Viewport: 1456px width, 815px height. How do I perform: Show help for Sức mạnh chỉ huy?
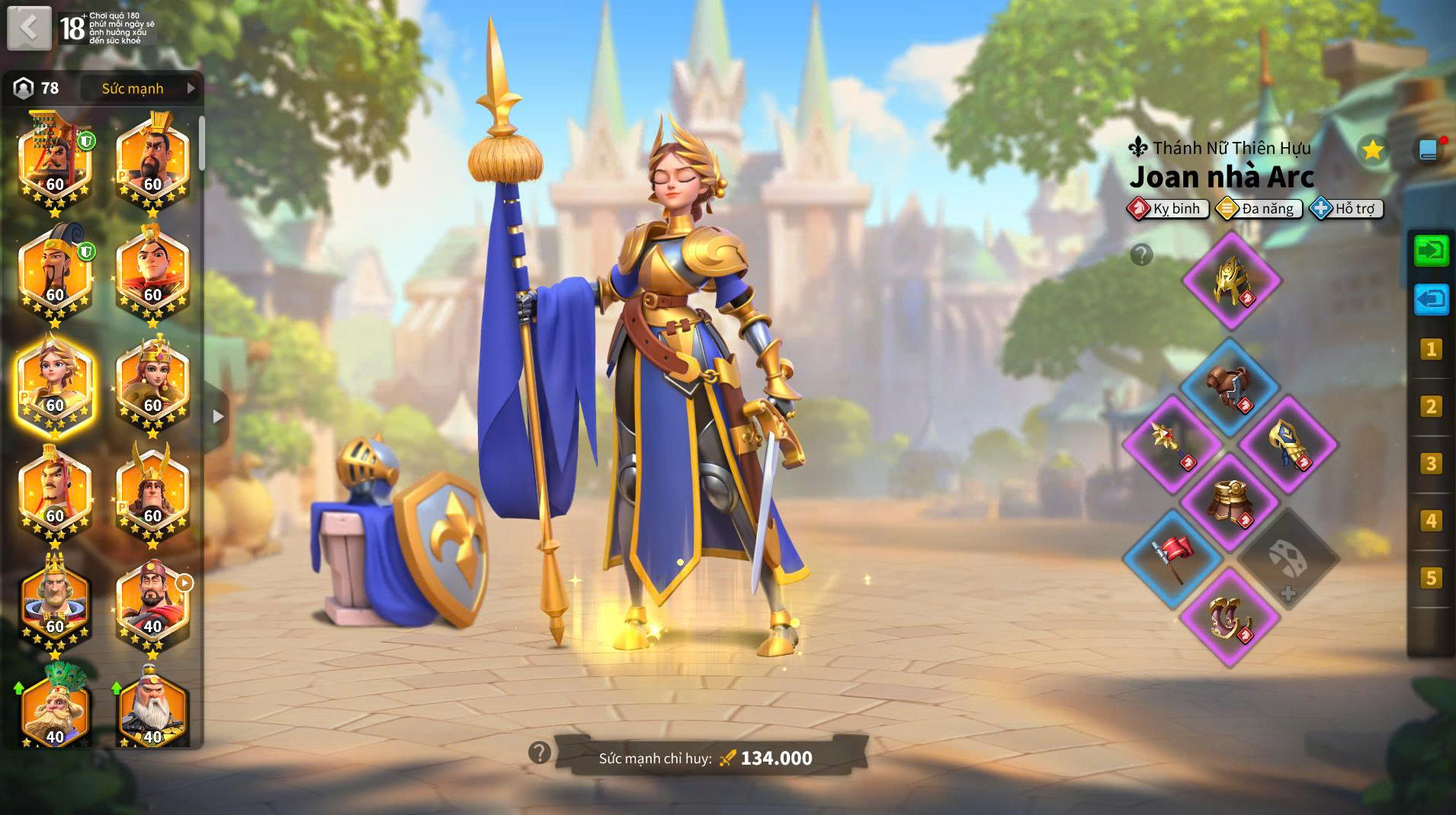point(539,753)
